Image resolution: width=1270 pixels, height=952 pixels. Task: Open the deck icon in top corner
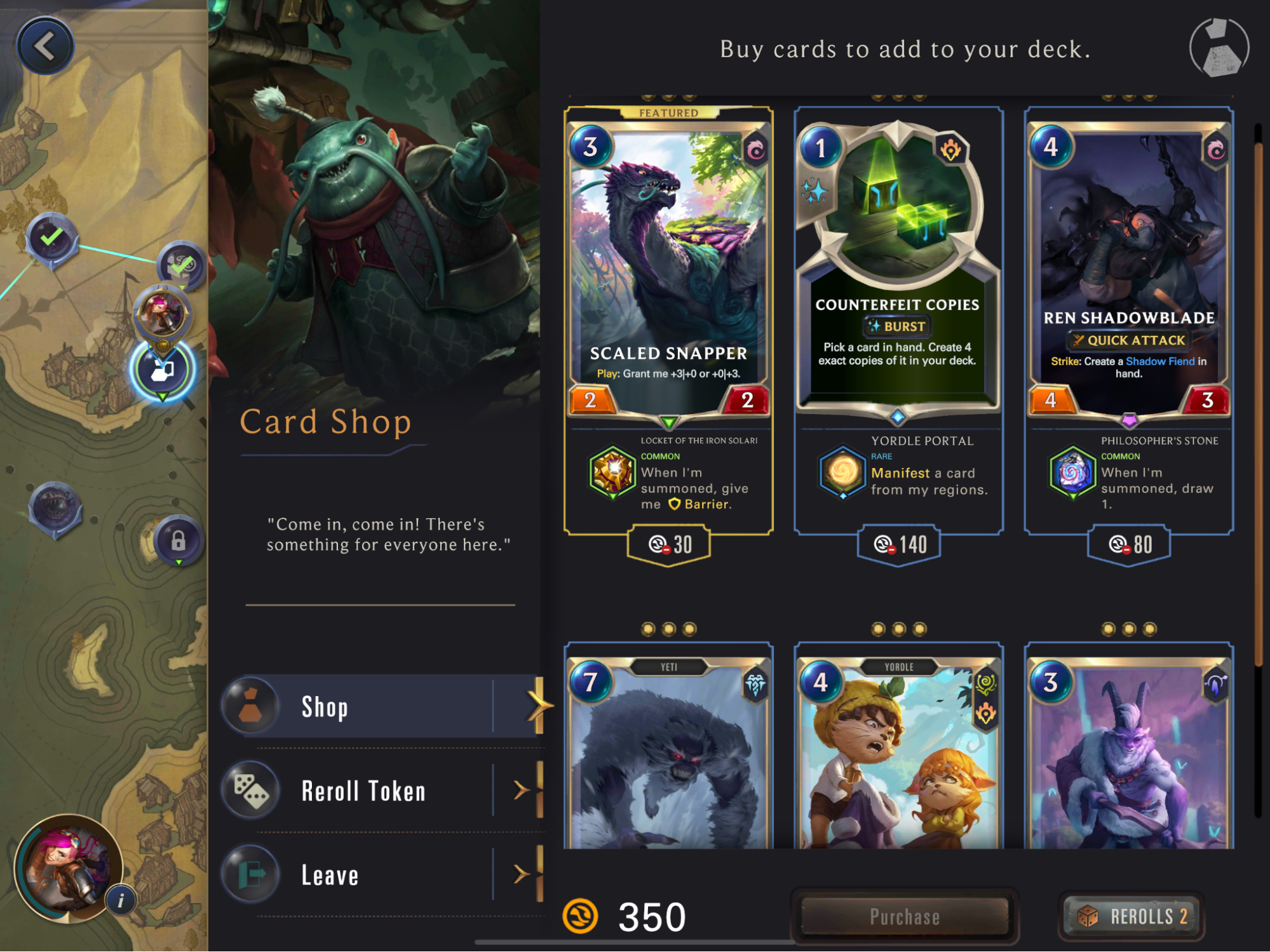[1219, 48]
